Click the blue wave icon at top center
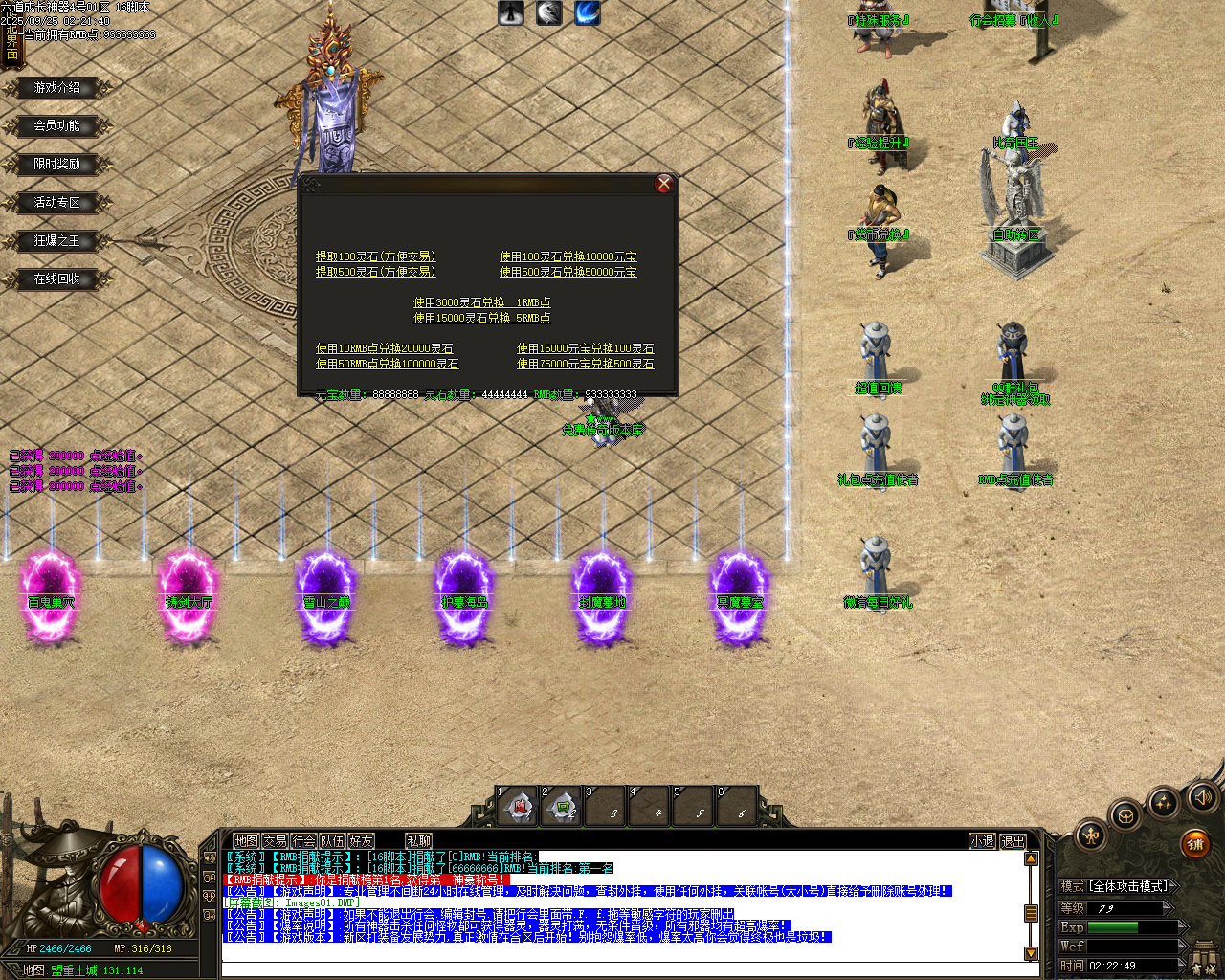The height and width of the screenshot is (980, 1225). [587, 12]
